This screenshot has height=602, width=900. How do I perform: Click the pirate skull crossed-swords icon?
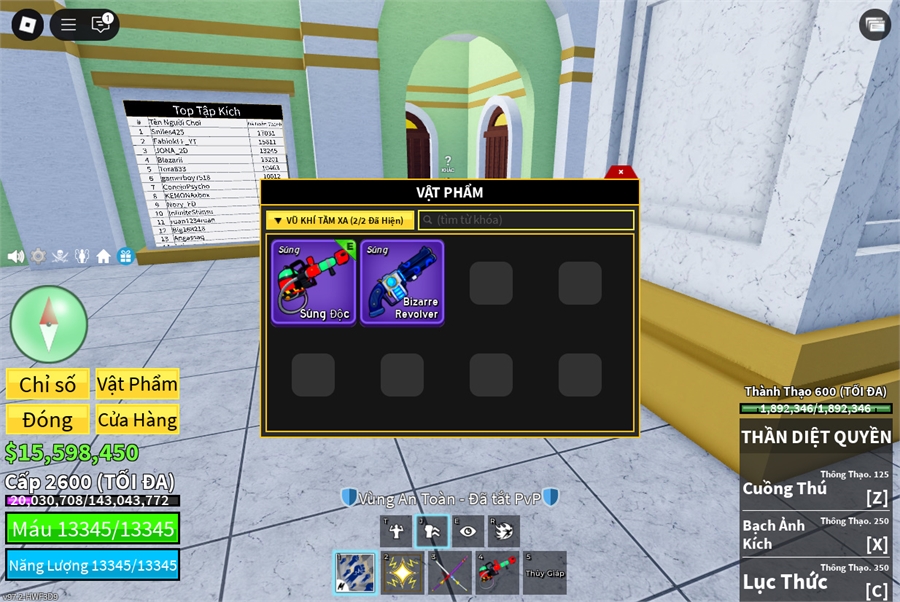click(x=60, y=256)
